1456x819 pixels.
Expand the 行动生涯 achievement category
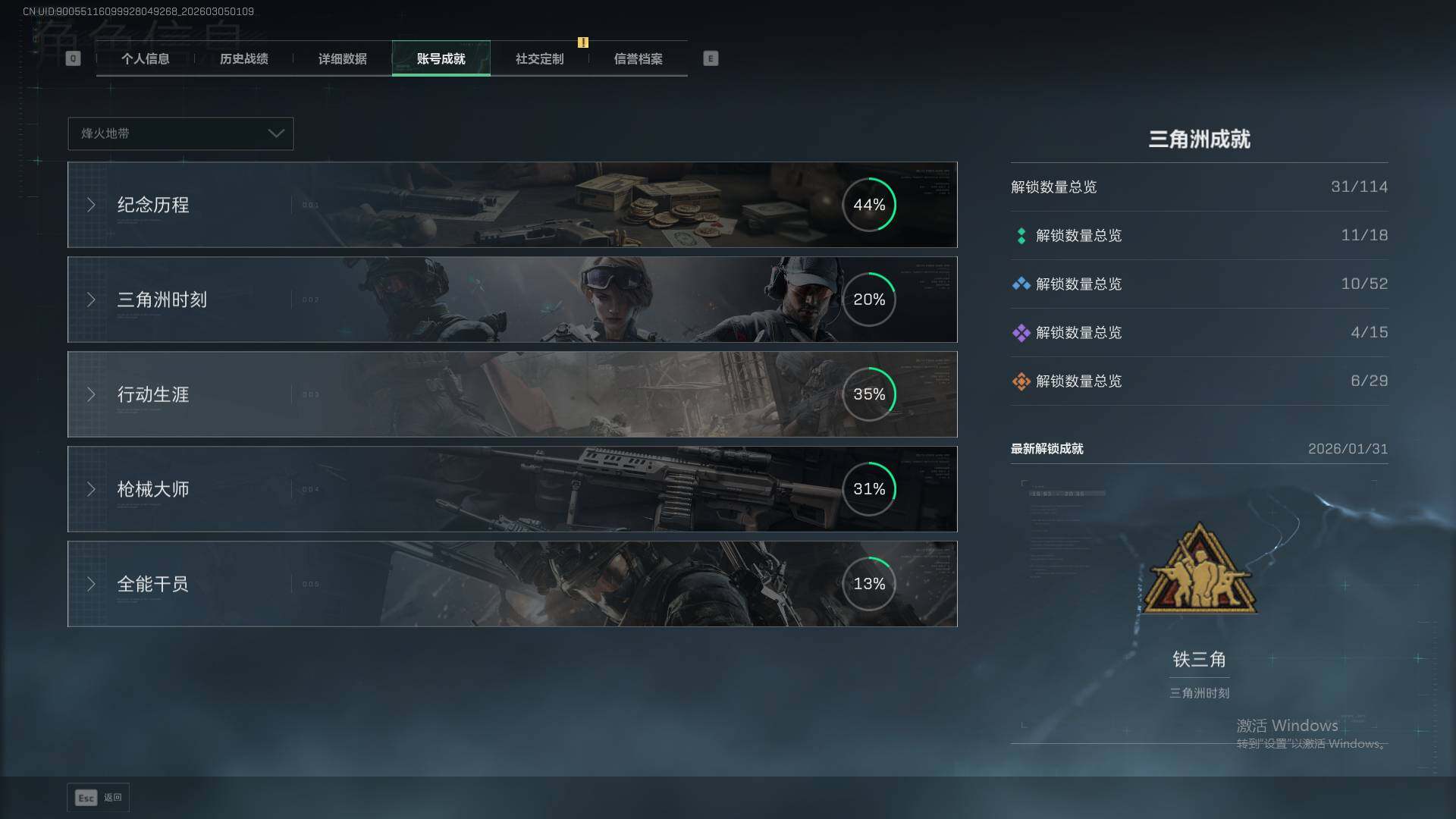coord(512,394)
